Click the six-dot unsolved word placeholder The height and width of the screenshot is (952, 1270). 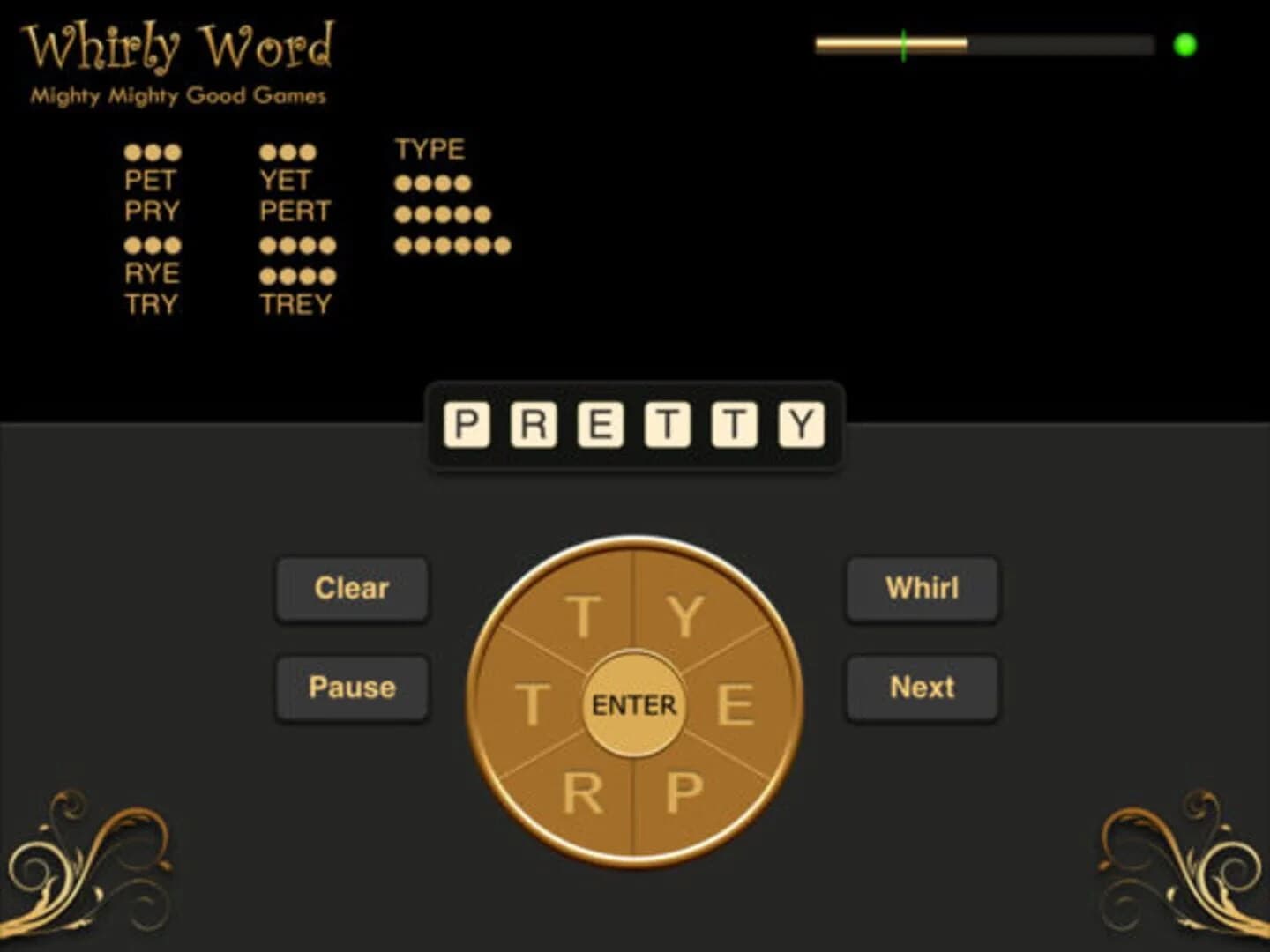[x=452, y=245]
